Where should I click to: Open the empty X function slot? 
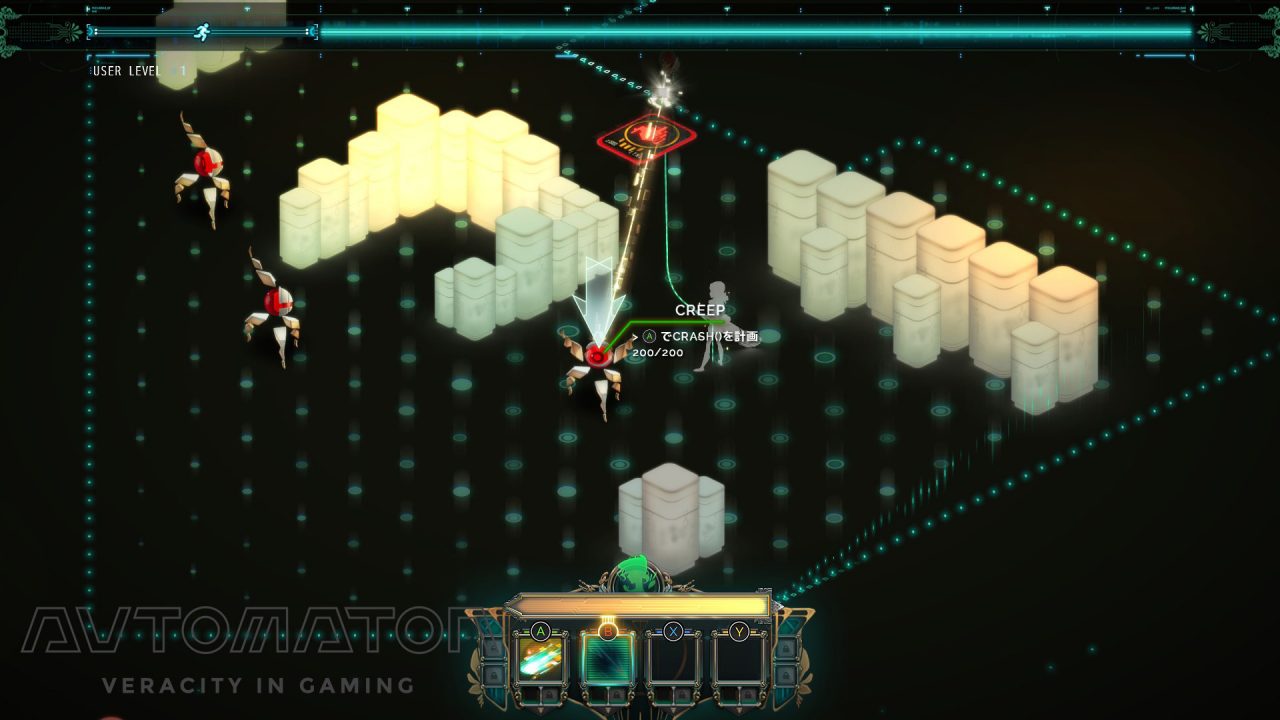tap(675, 658)
